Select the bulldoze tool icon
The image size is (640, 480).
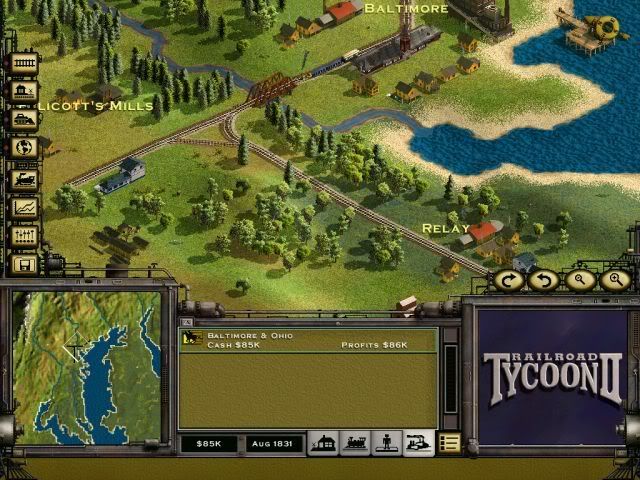(24, 119)
